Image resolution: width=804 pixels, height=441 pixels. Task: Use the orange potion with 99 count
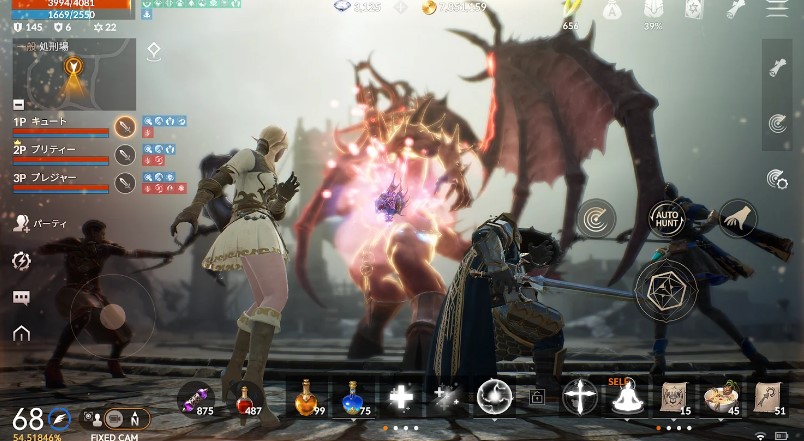(305, 398)
